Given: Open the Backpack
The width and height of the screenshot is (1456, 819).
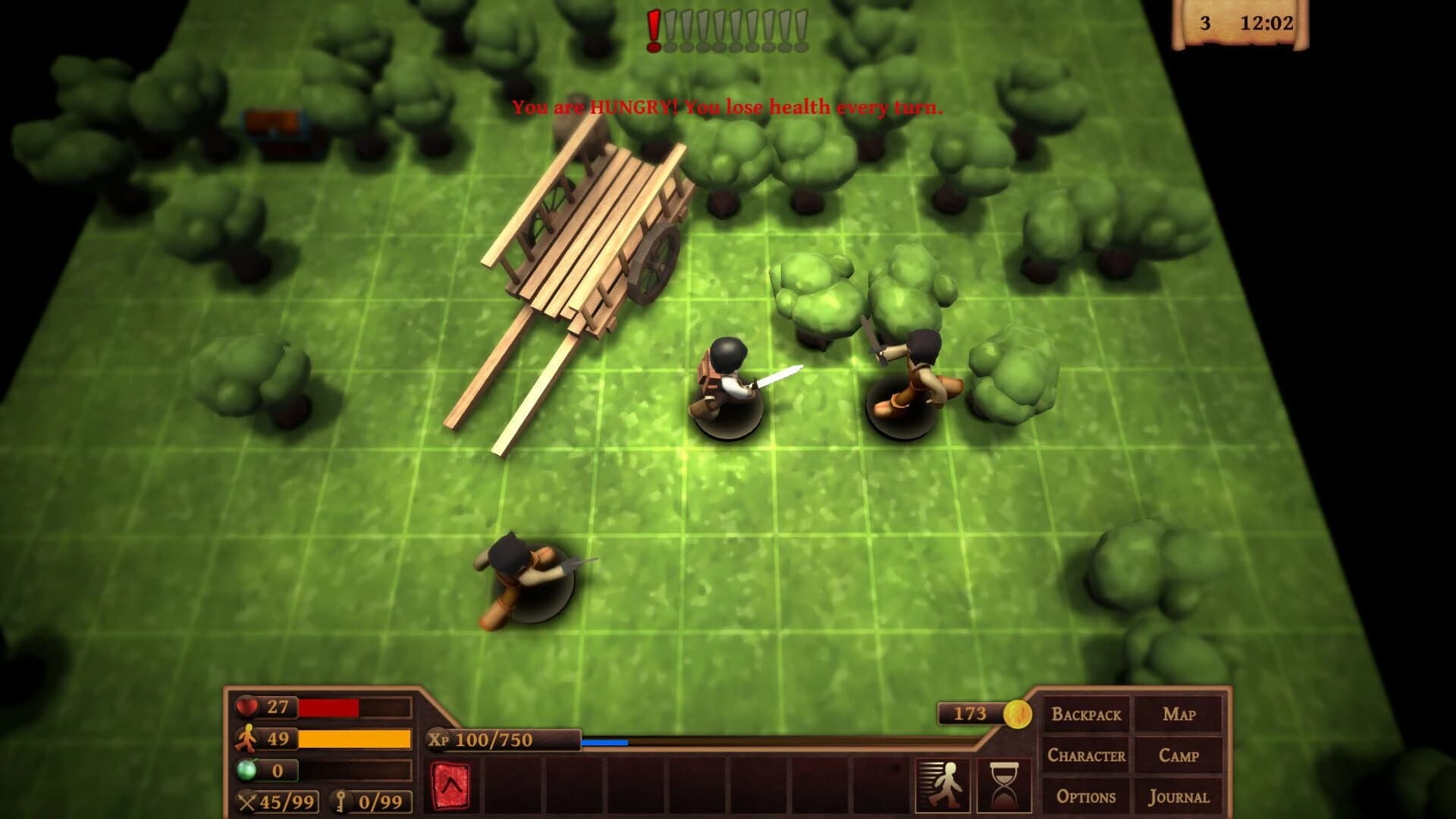Looking at the screenshot, I should pos(1086,714).
